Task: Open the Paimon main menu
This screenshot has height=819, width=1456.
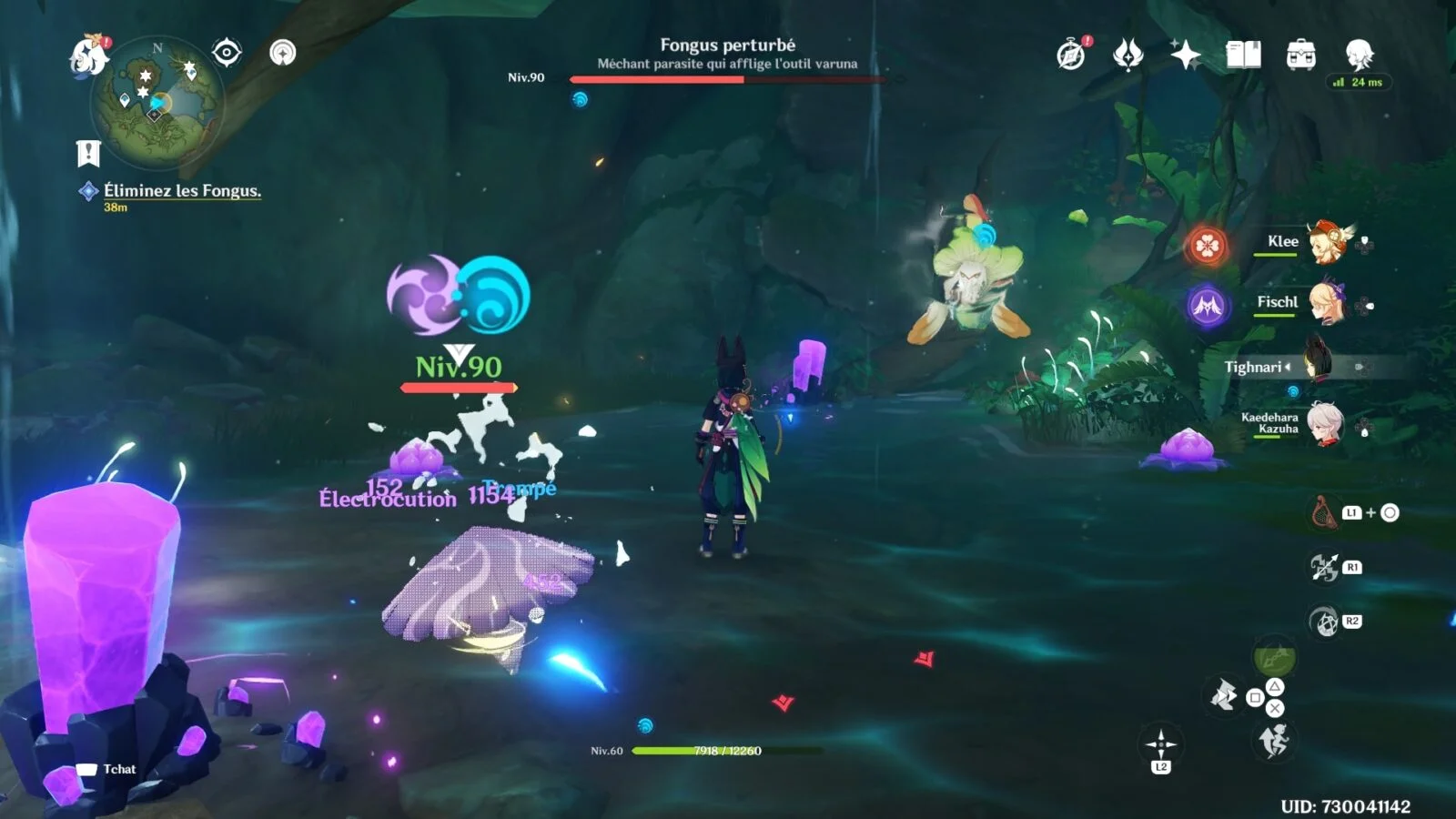Action: [x=89, y=55]
